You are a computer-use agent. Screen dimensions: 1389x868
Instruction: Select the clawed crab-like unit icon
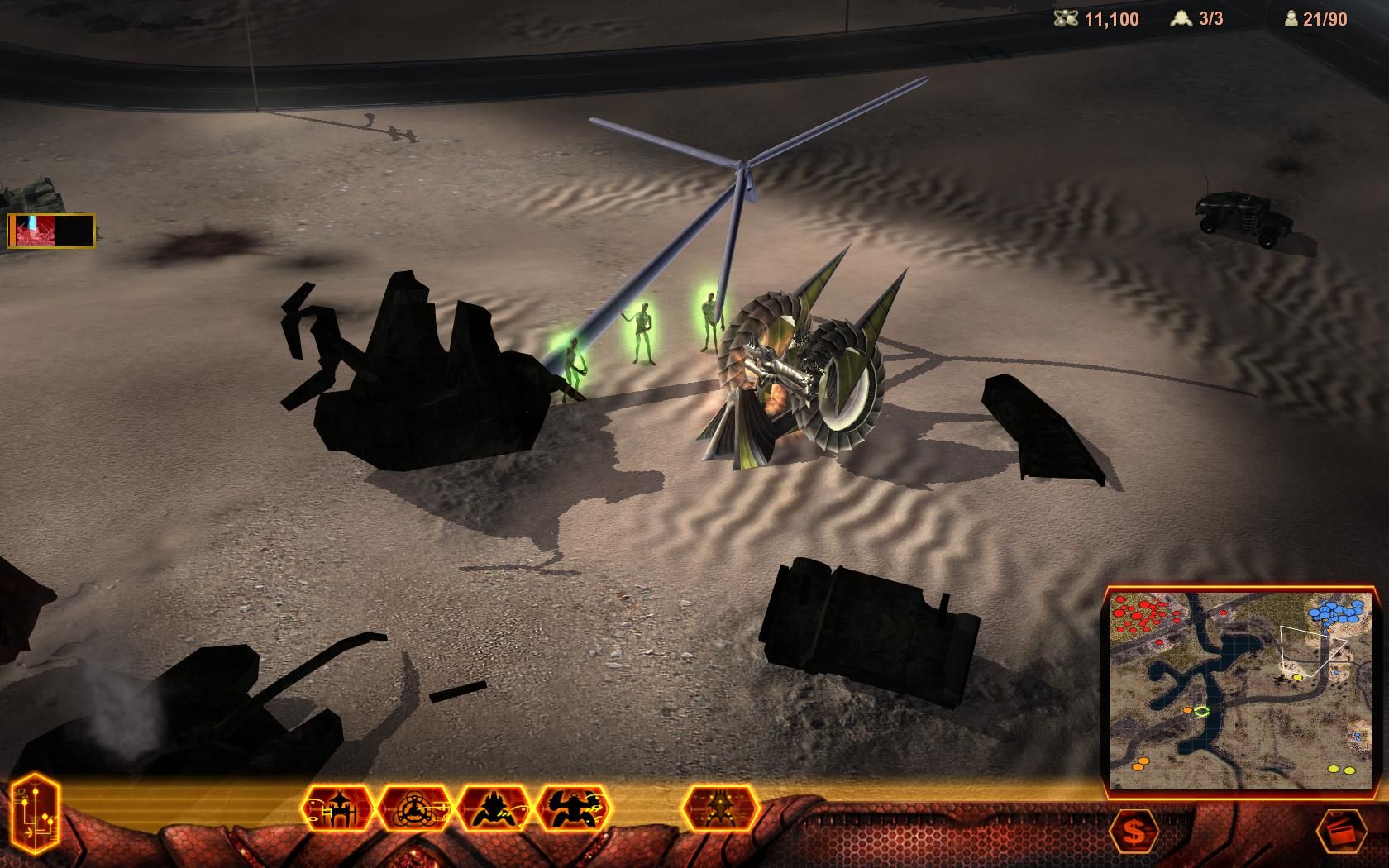(574, 808)
